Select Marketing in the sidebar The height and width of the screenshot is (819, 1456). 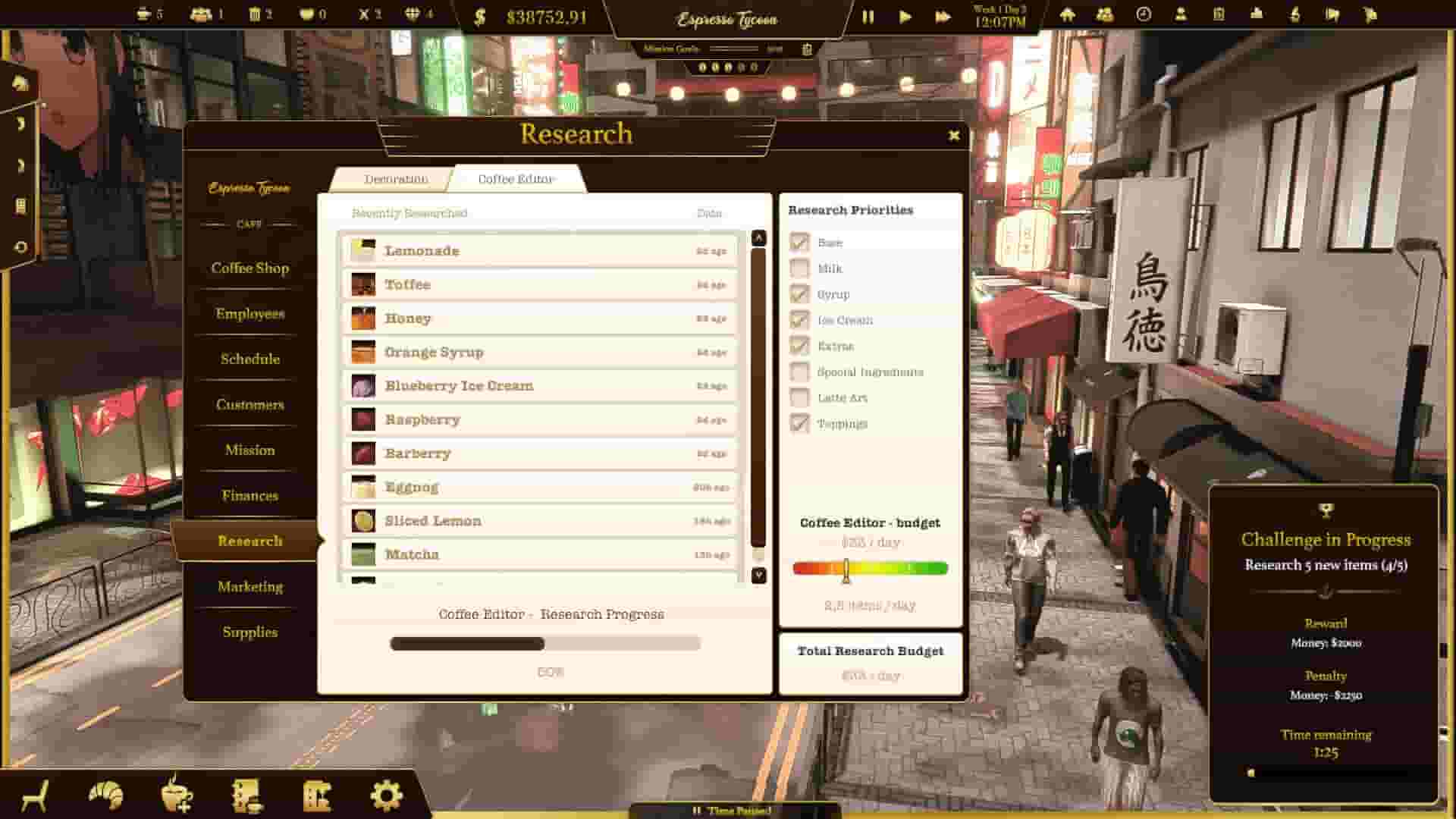coord(250,587)
